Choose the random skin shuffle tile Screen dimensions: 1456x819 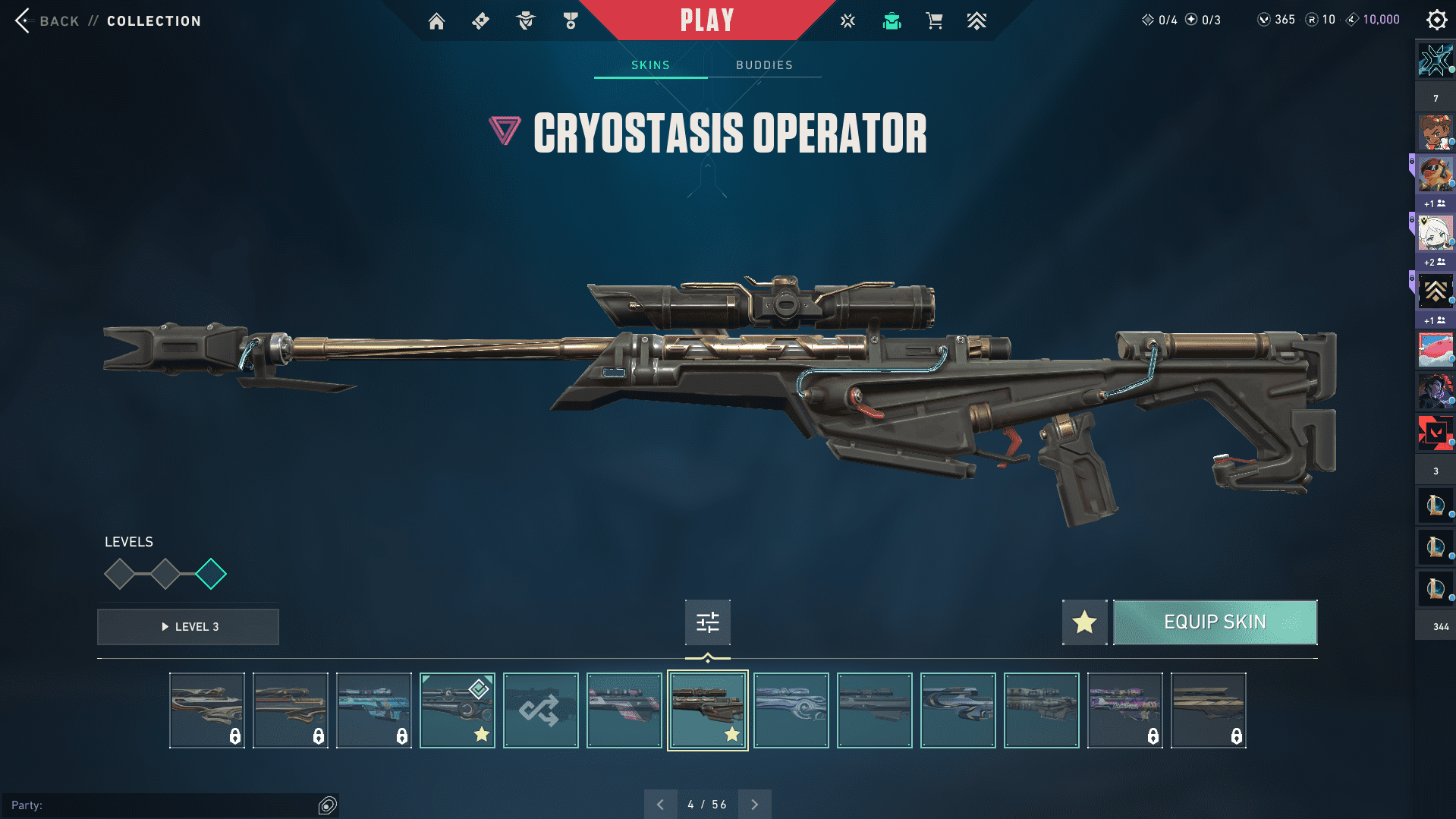[540, 710]
